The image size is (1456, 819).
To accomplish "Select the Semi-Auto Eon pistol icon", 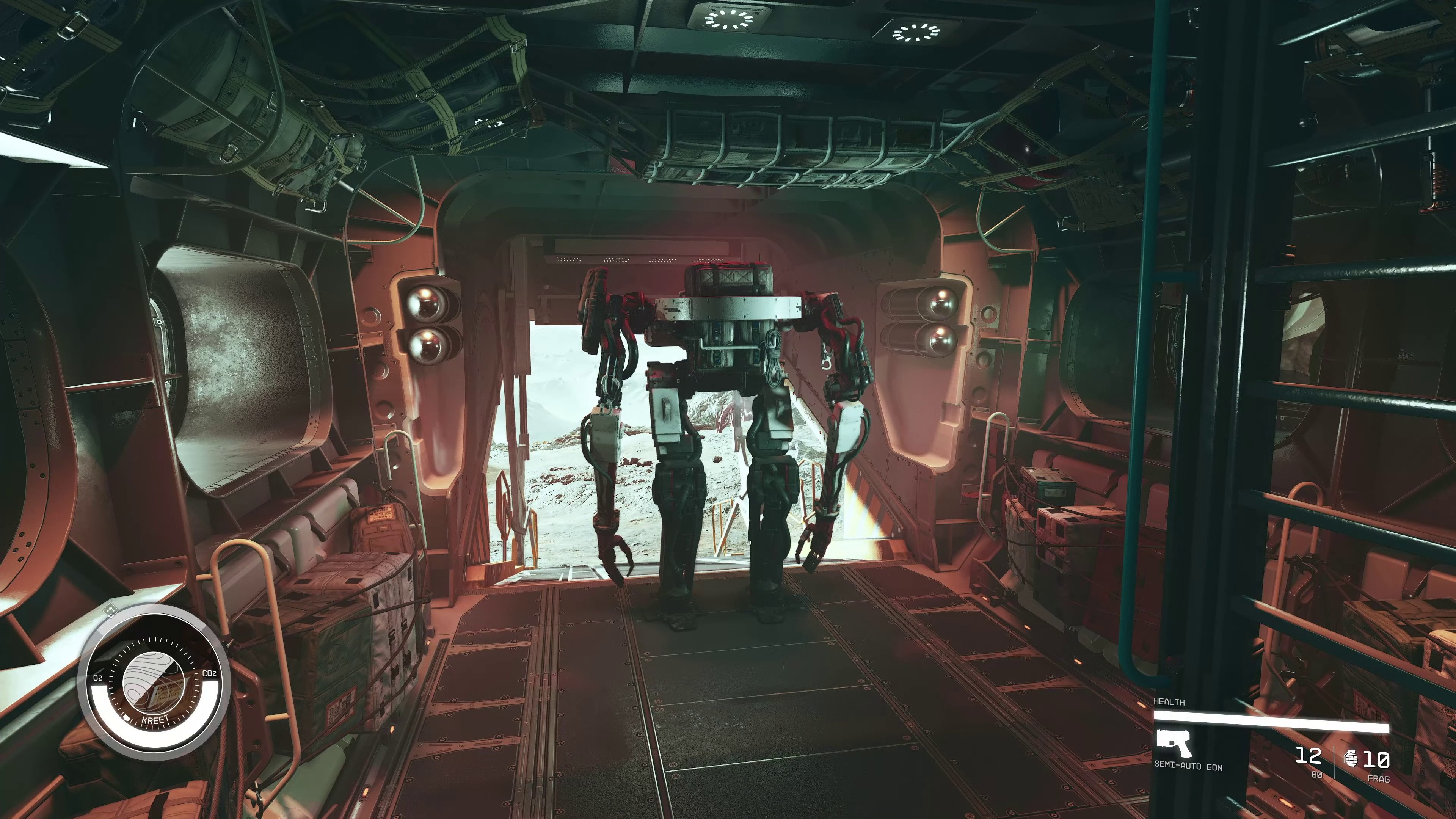I will 1174,743.
